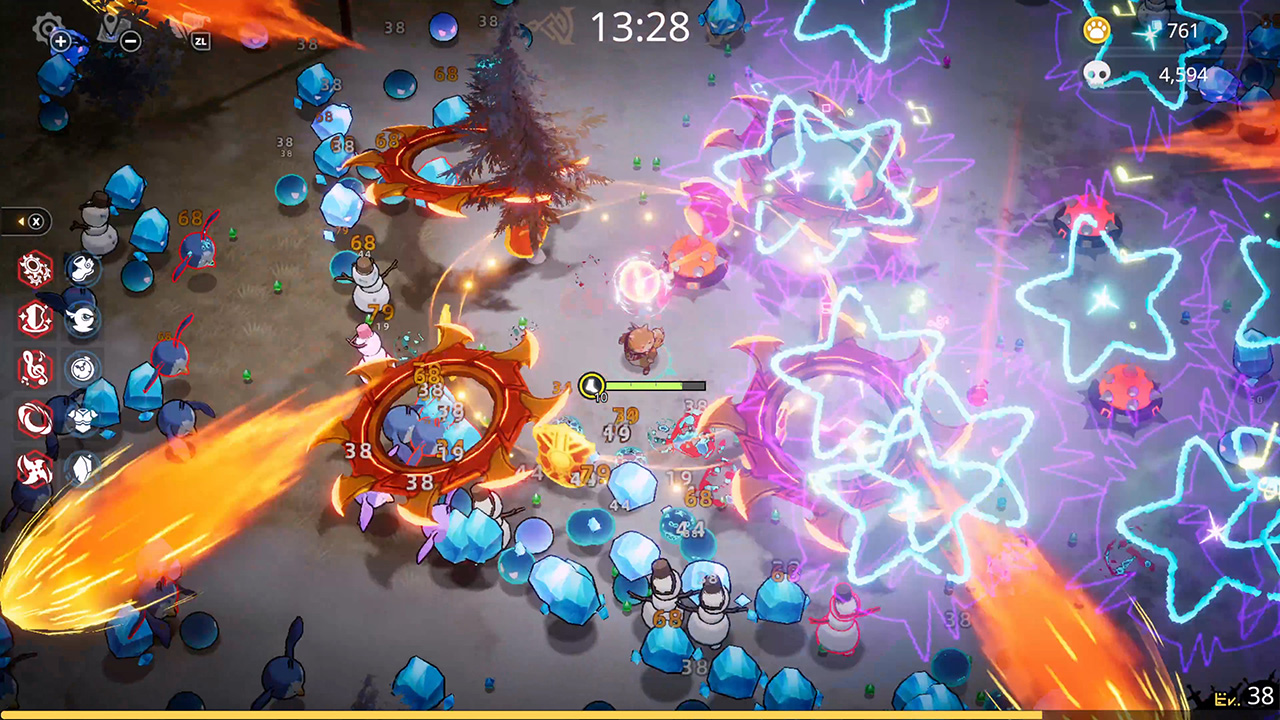1280x720 pixels.
Task: Click the level 10 clock badge on the XP bar
Action: (593, 385)
